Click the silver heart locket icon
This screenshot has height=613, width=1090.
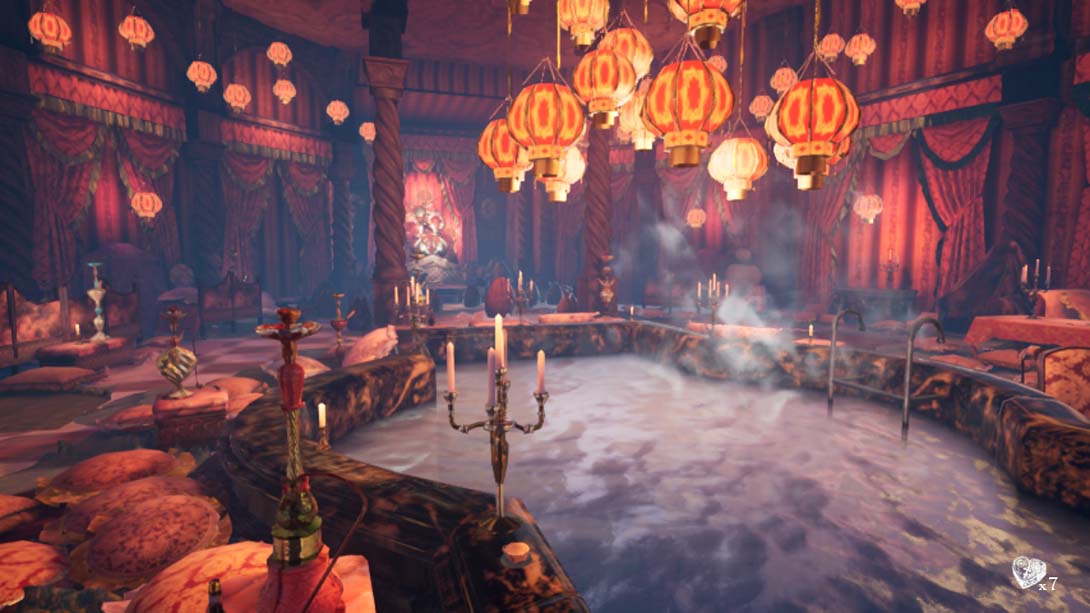(x=1027, y=571)
